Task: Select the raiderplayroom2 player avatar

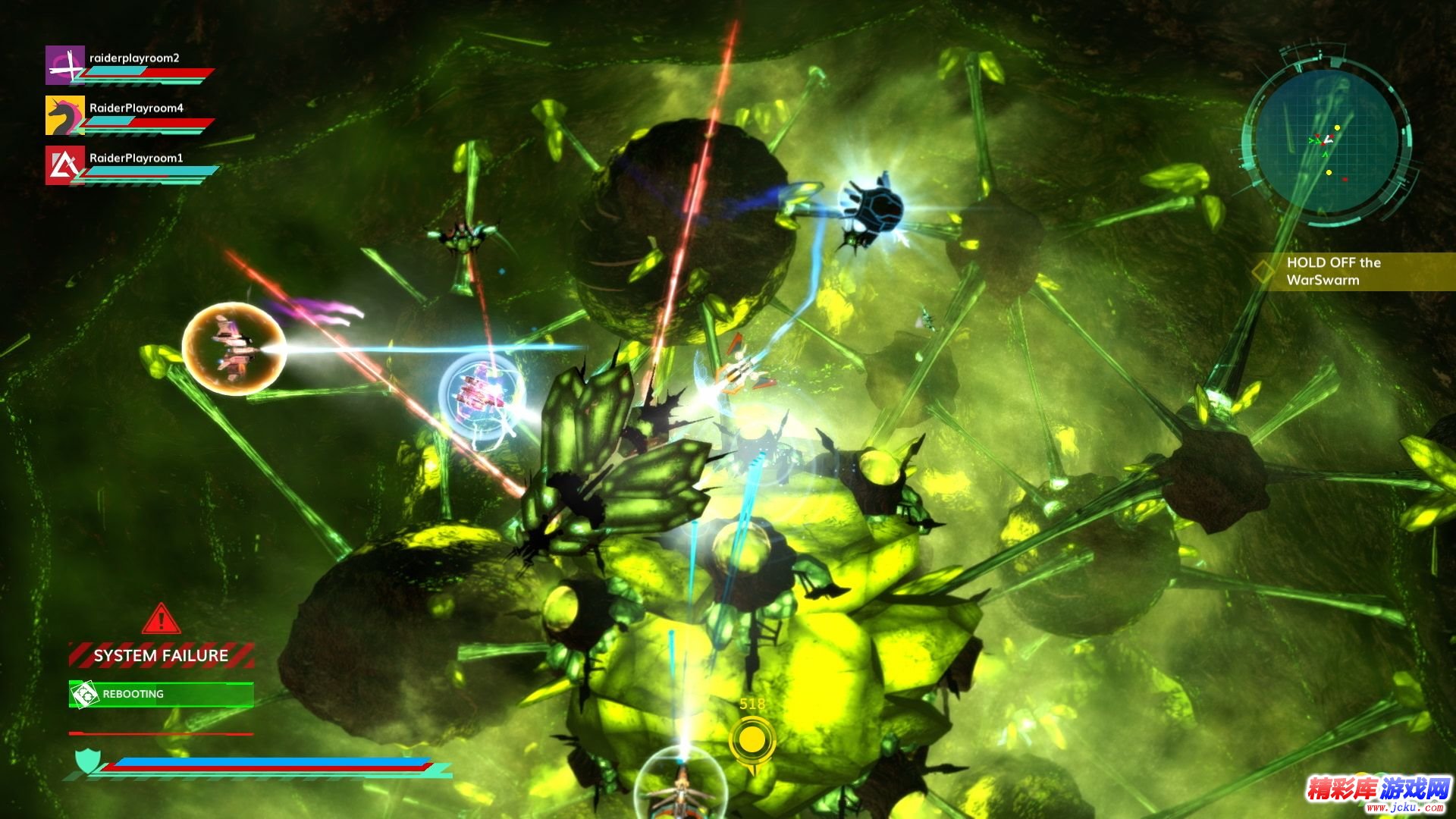Action: (x=64, y=65)
